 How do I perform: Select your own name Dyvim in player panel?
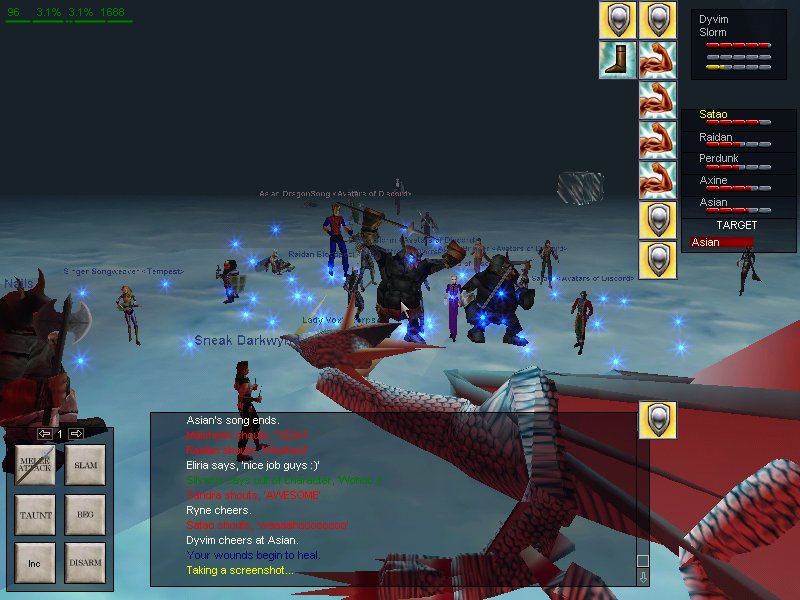[713, 19]
